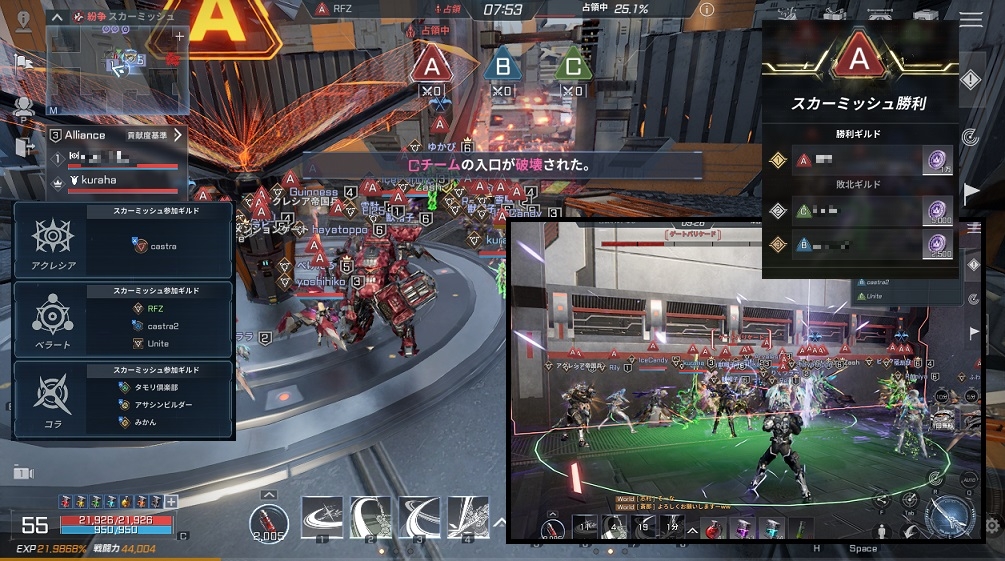Viewport: 1005px width, 561px height.
Task: Expand the potion quick-slot arrow
Action: (268, 494)
